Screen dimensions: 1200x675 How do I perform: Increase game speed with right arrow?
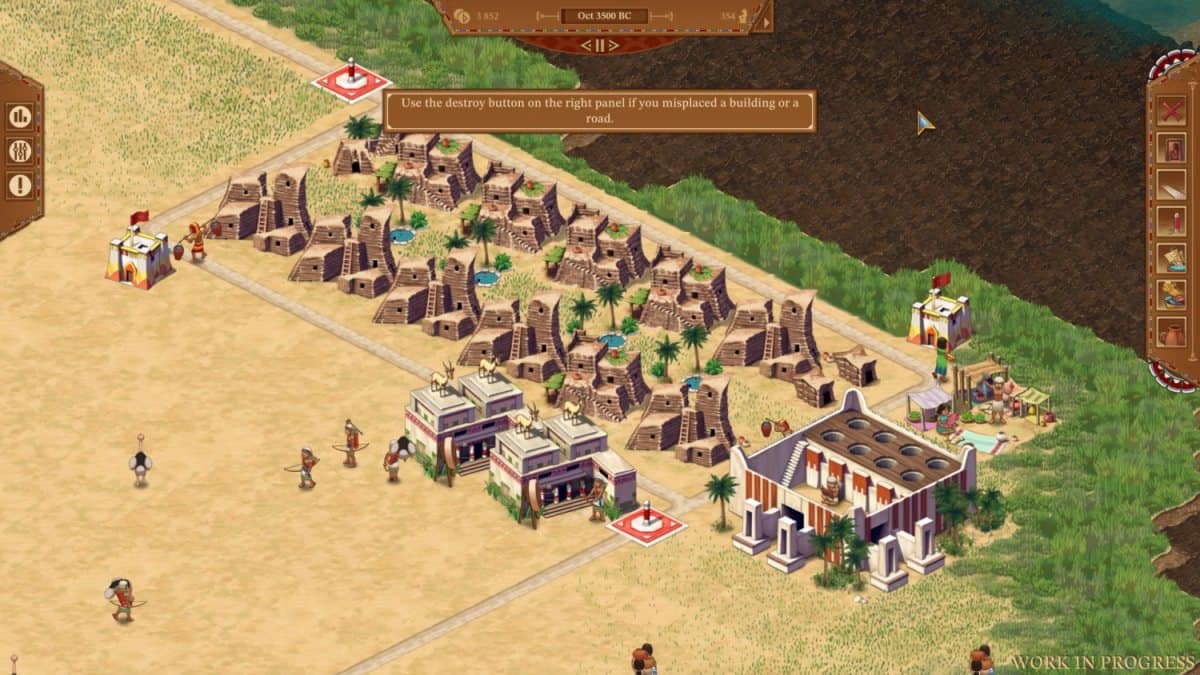click(x=615, y=45)
